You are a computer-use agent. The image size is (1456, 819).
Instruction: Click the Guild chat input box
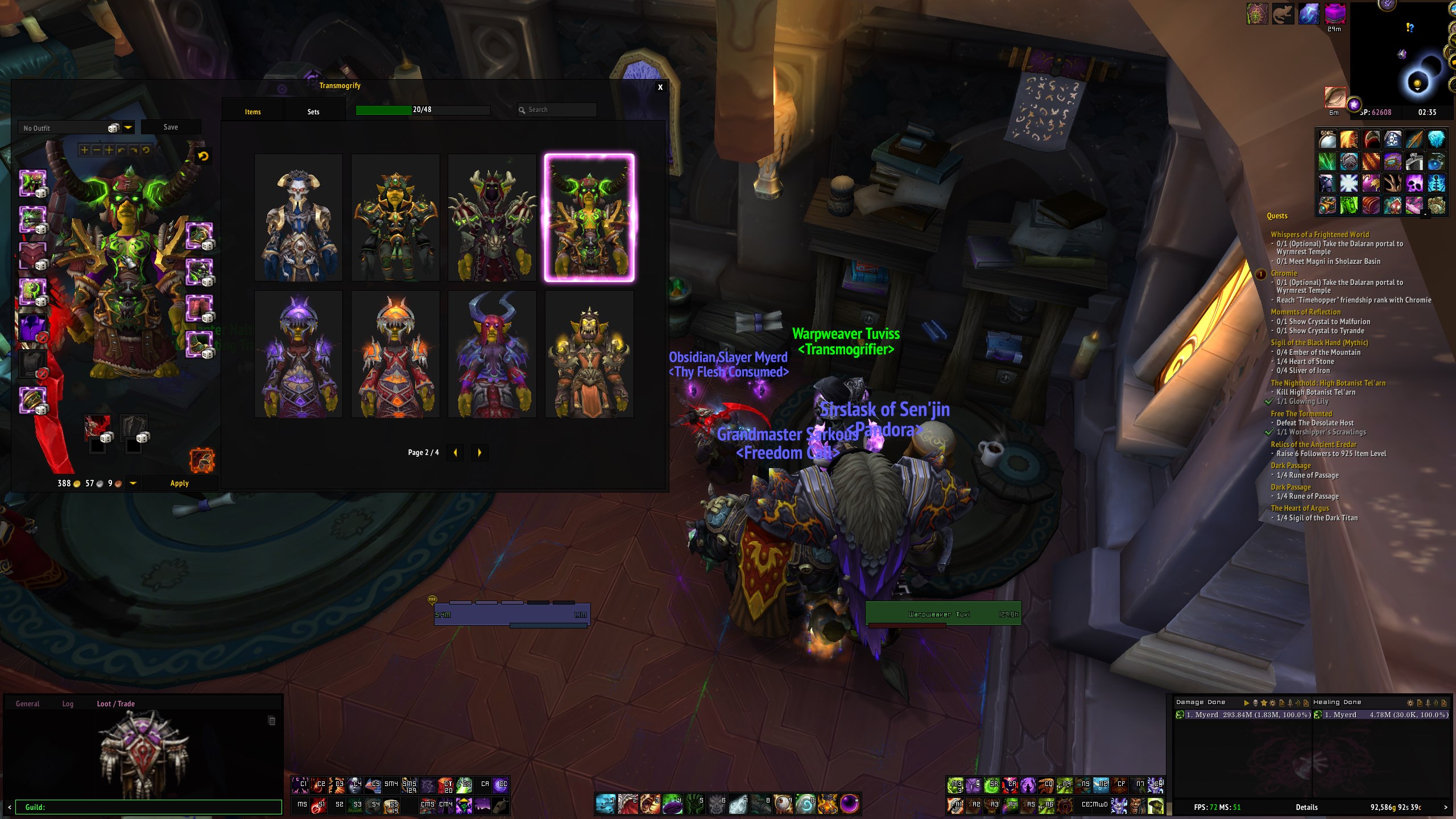pos(149,807)
